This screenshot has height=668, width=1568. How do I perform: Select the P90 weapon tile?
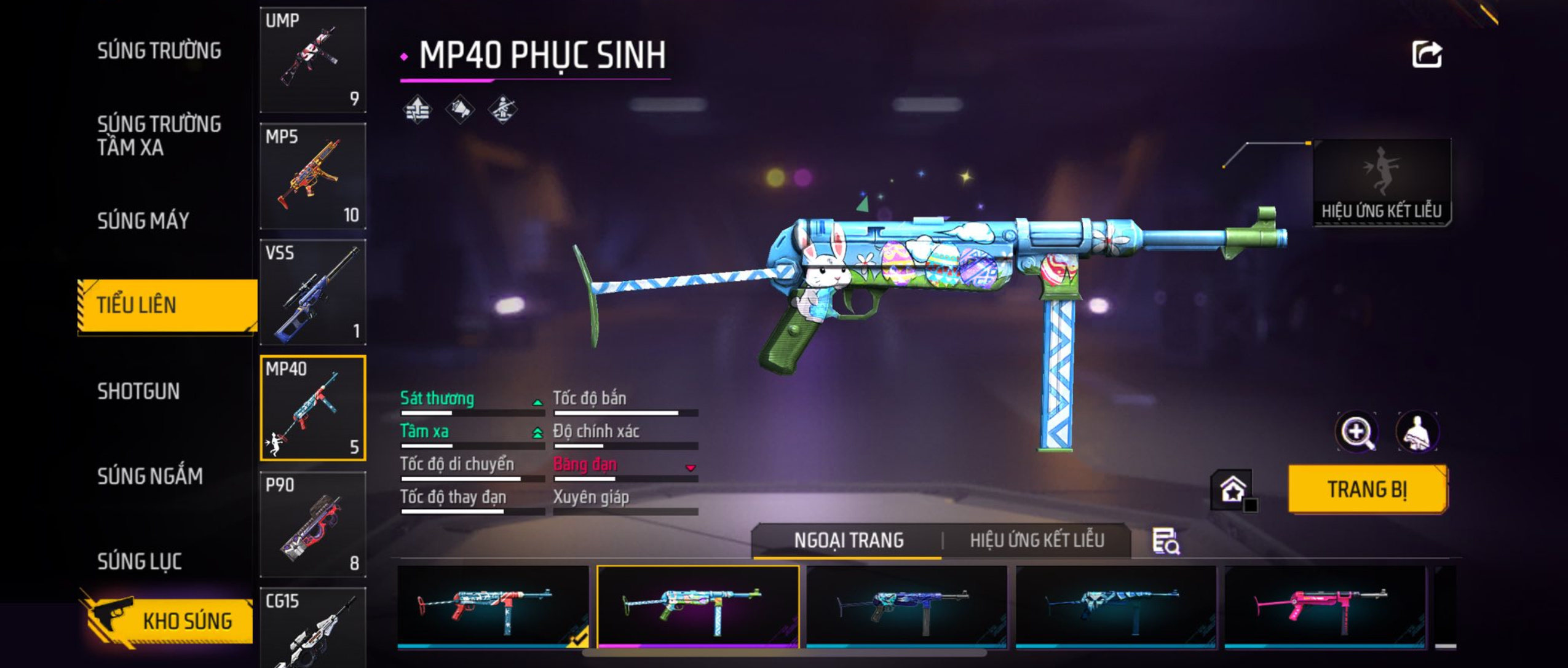tap(313, 524)
